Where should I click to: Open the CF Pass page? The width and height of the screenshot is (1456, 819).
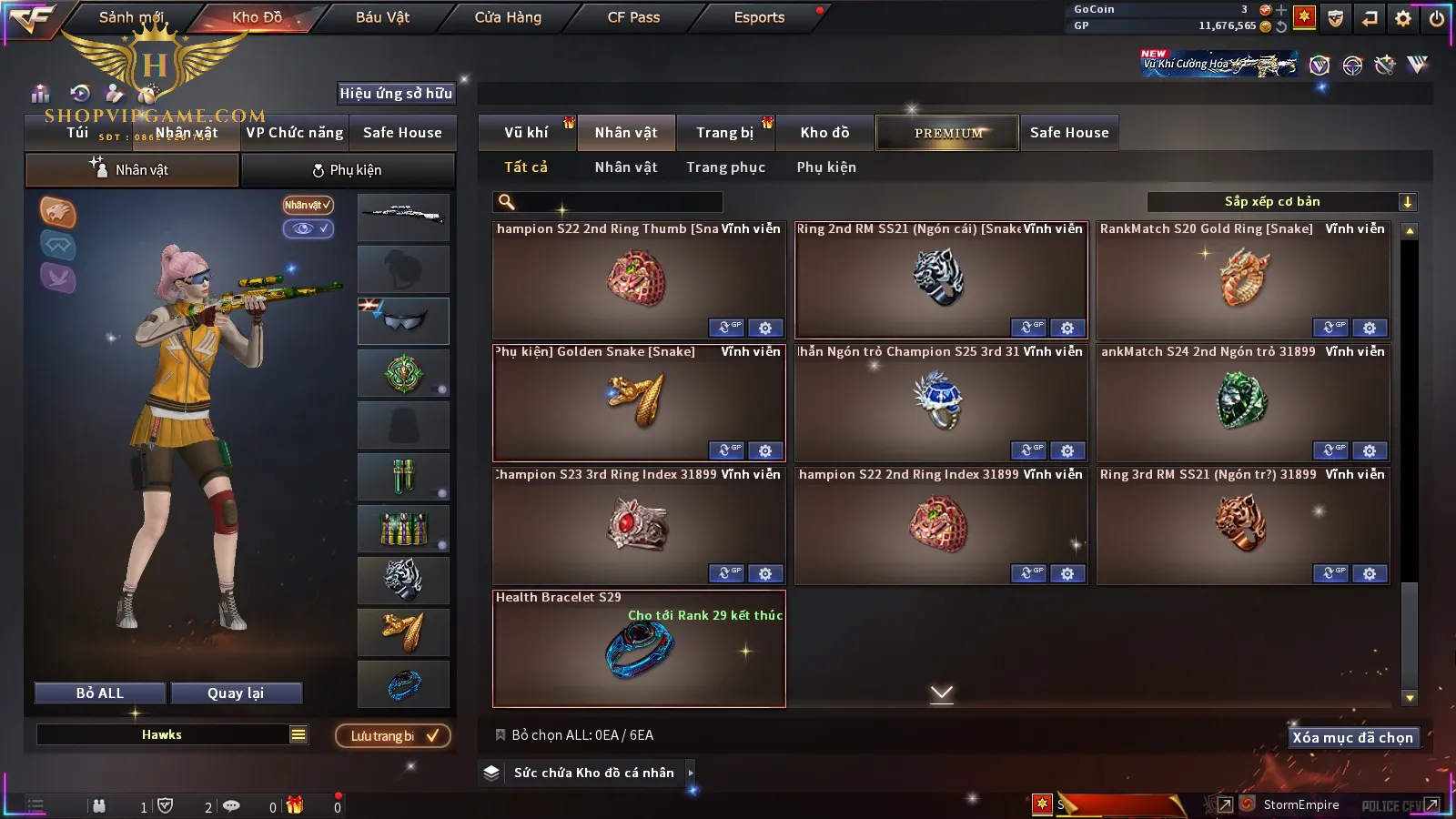pyautogui.click(x=633, y=17)
